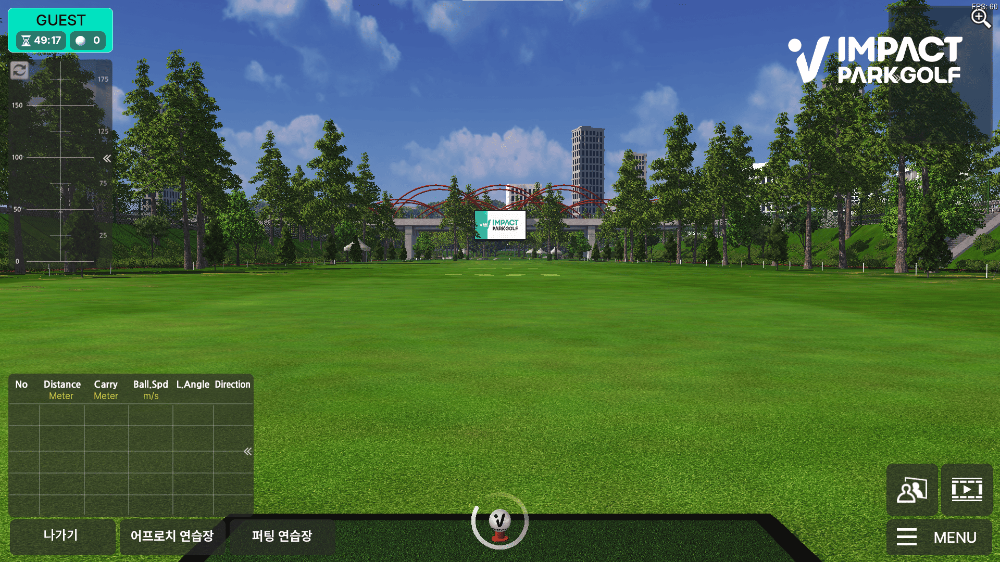Click the 나가기 exit button
This screenshot has height=562, width=1000.
(62, 536)
